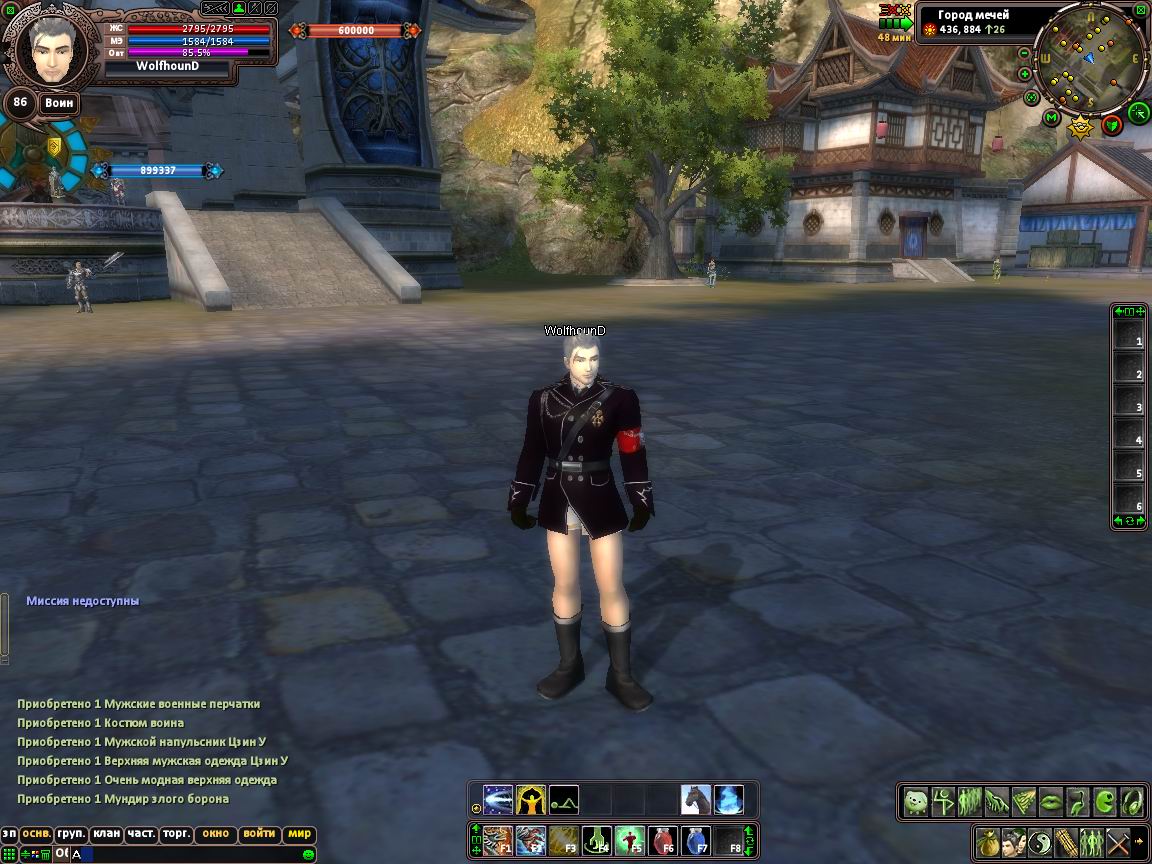The height and width of the screenshot is (864, 1152).
Task: Switch to the клан chat tab
Action: click(106, 834)
